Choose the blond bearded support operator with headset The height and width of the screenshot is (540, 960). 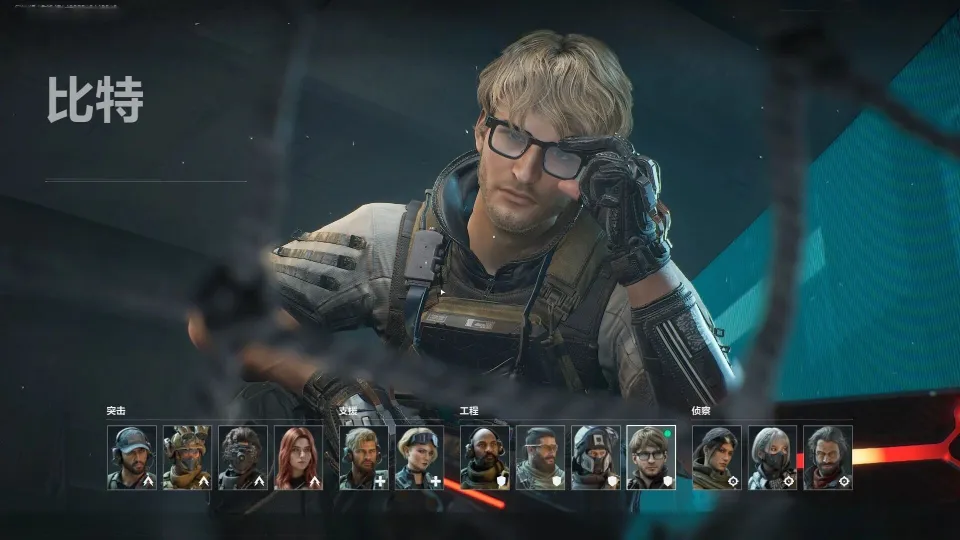(x=364, y=458)
